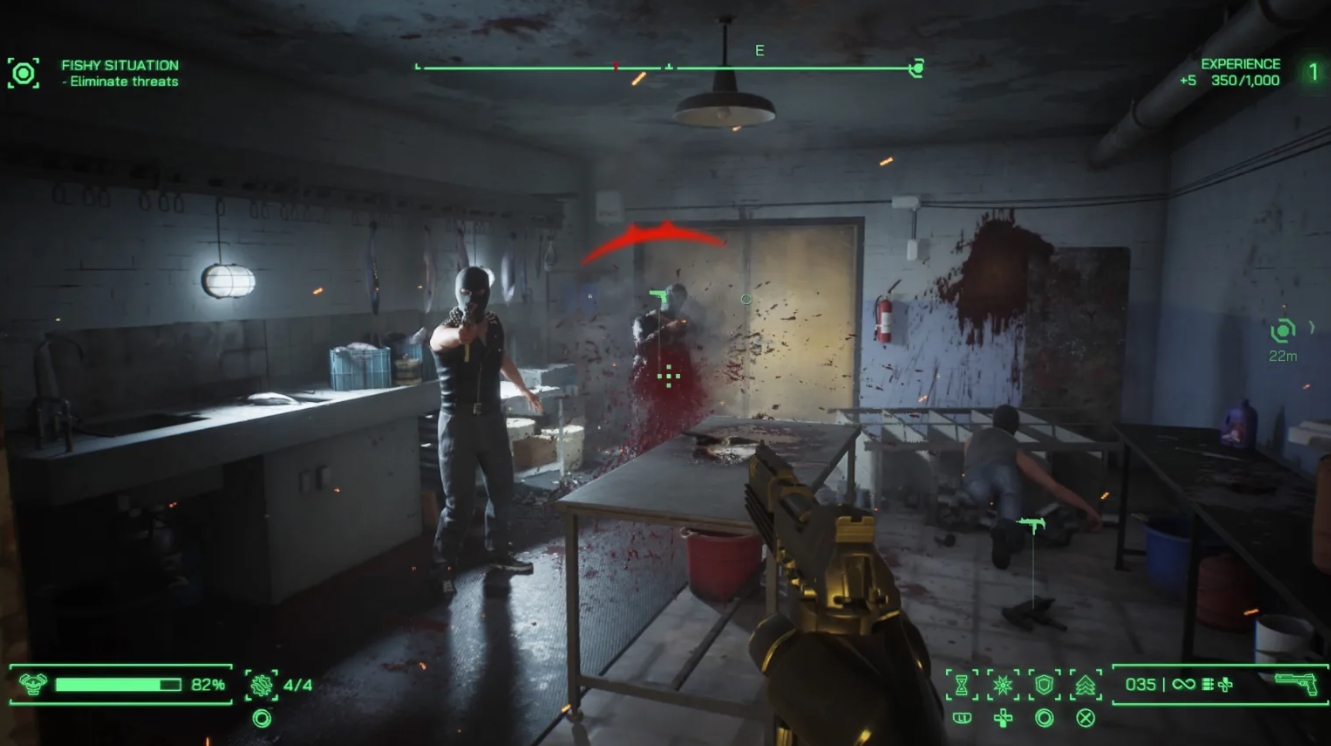
Task: Select the pistol weapon icon
Action: (1295, 684)
